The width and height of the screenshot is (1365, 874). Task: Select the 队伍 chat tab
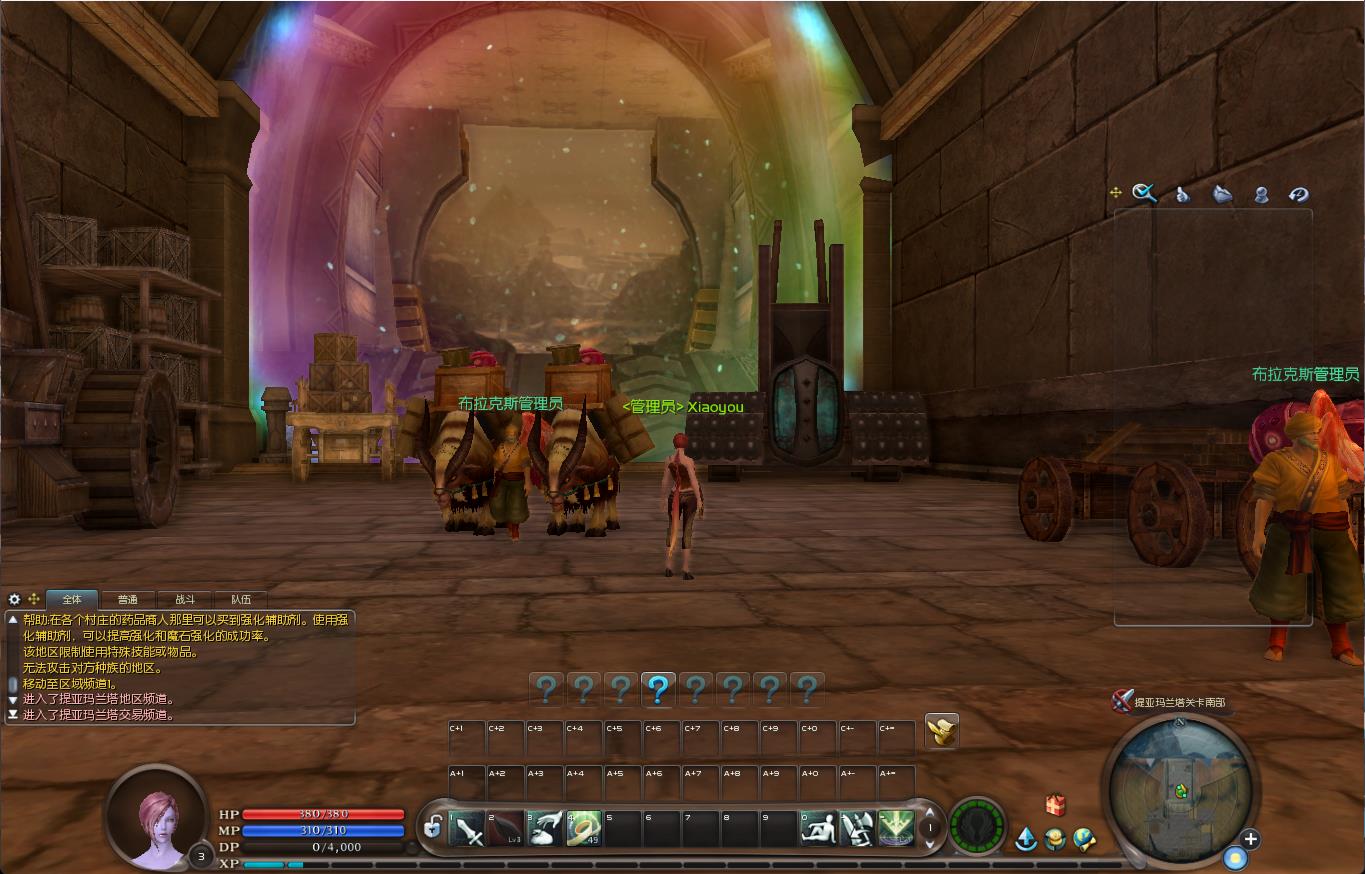click(241, 600)
